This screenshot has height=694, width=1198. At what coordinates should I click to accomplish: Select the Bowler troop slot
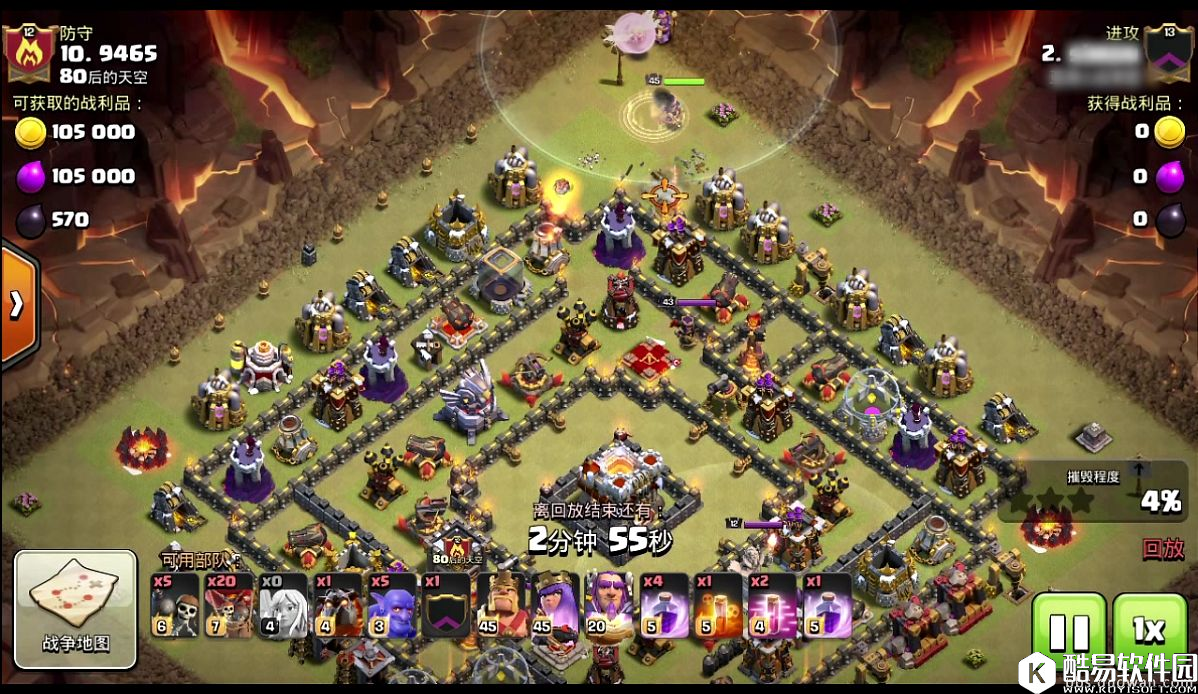click(392, 606)
